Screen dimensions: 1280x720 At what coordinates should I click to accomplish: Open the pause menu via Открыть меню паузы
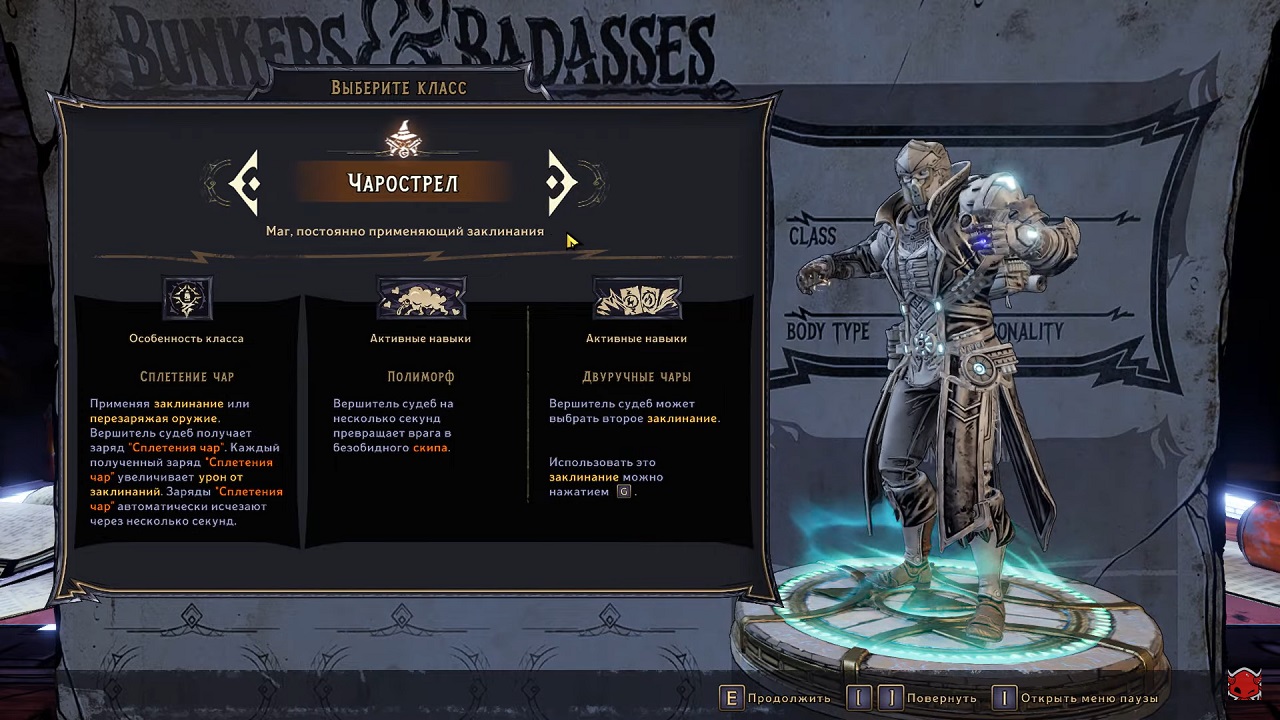click(1076, 698)
